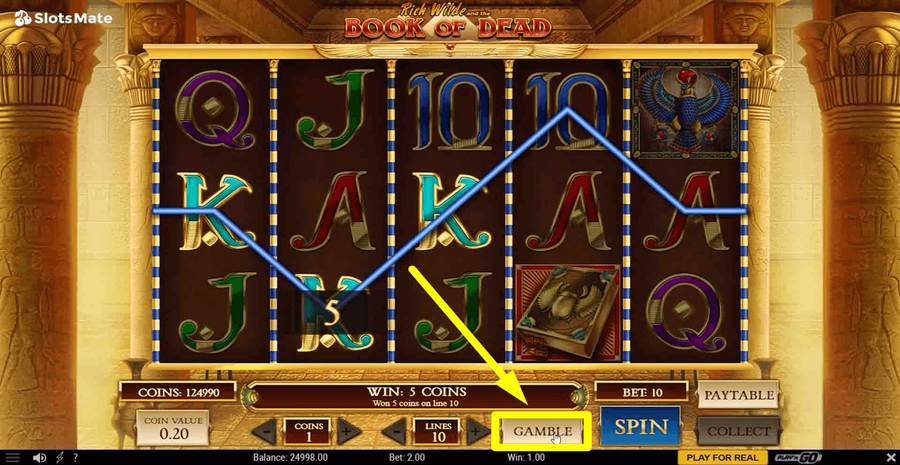The width and height of the screenshot is (900, 465).
Task: Decrease the number of coins
Action: click(x=264, y=433)
